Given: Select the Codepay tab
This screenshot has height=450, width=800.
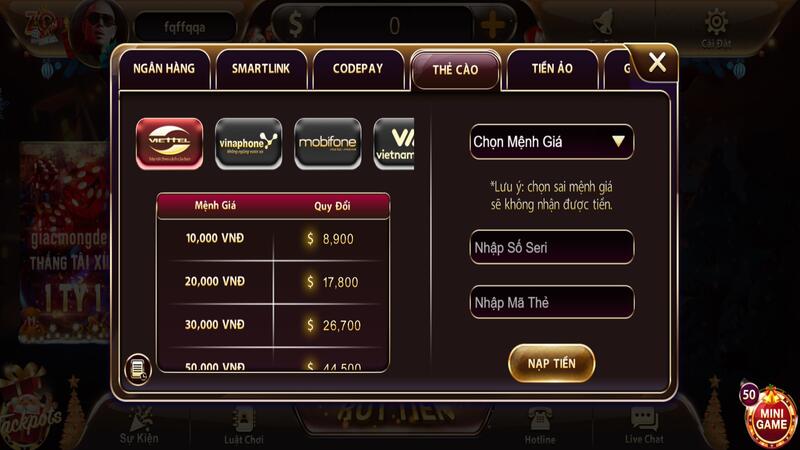Looking at the screenshot, I should click(x=355, y=69).
